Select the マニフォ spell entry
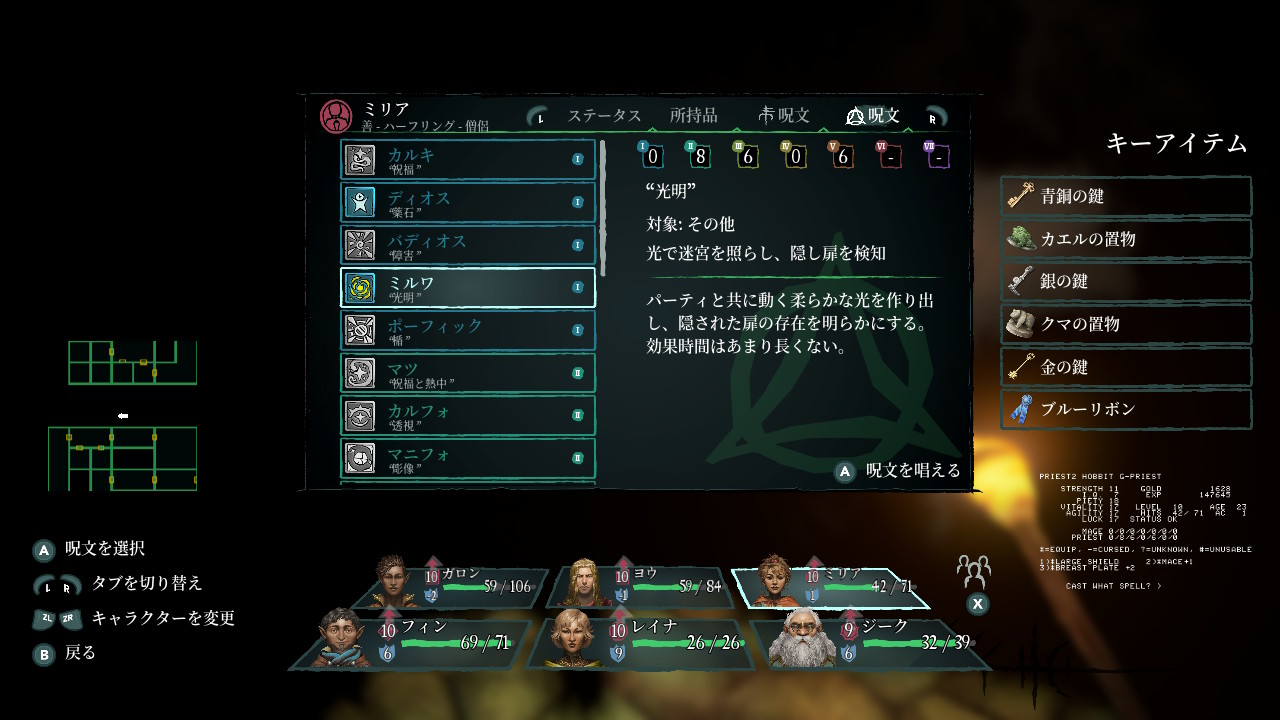The width and height of the screenshot is (1280, 720). (468, 459)
